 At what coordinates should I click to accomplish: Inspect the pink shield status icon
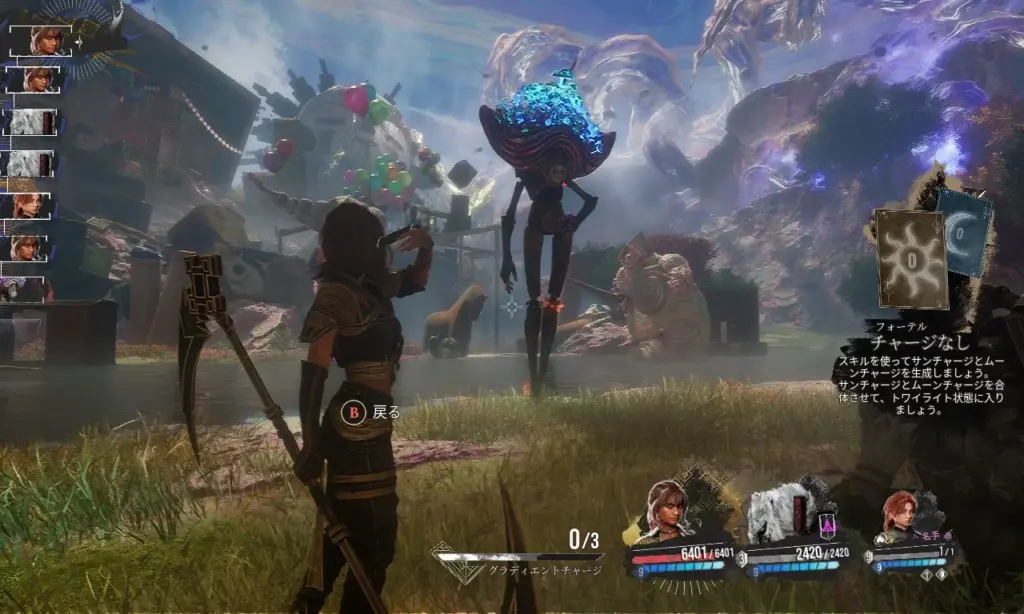point(828,521)
